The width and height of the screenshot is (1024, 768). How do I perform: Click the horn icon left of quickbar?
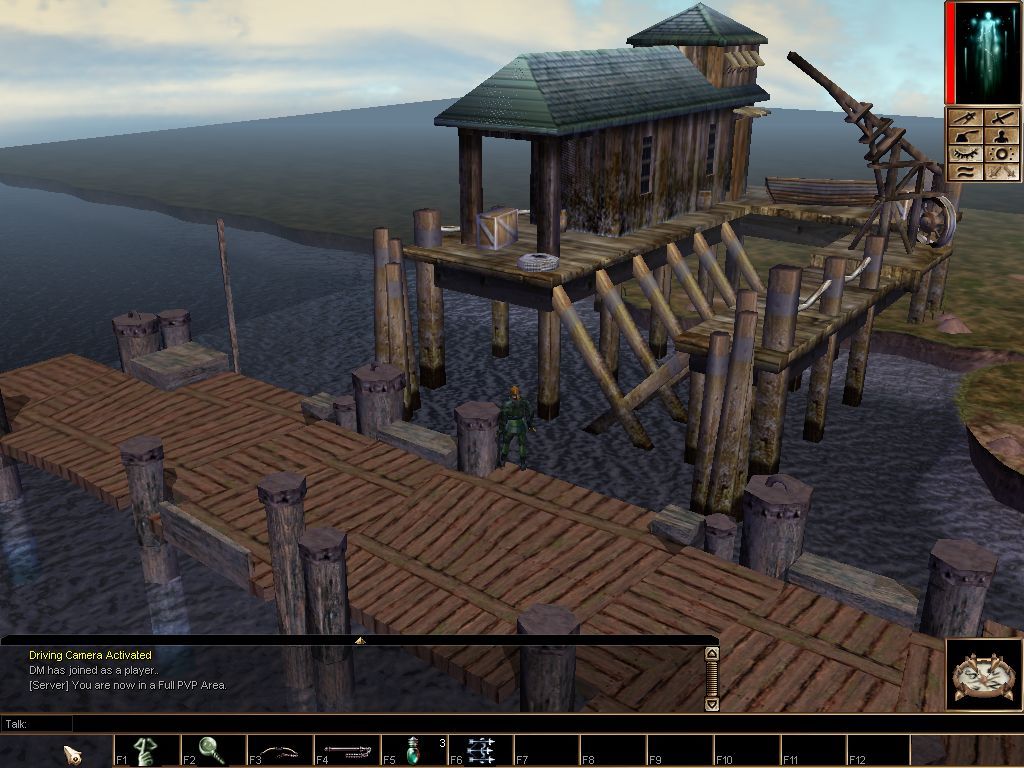(73, 753)
